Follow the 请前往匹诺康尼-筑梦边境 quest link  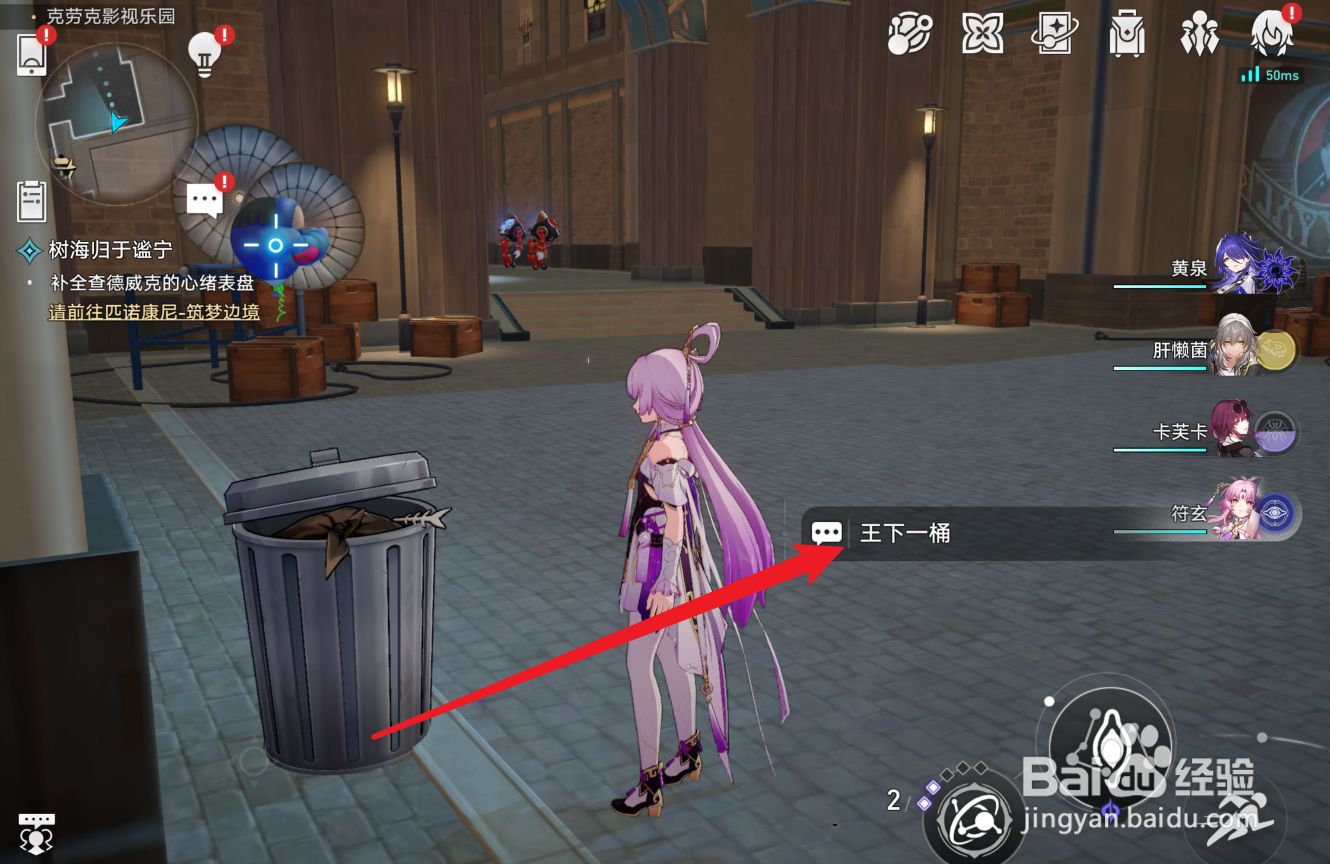point(156,312)
